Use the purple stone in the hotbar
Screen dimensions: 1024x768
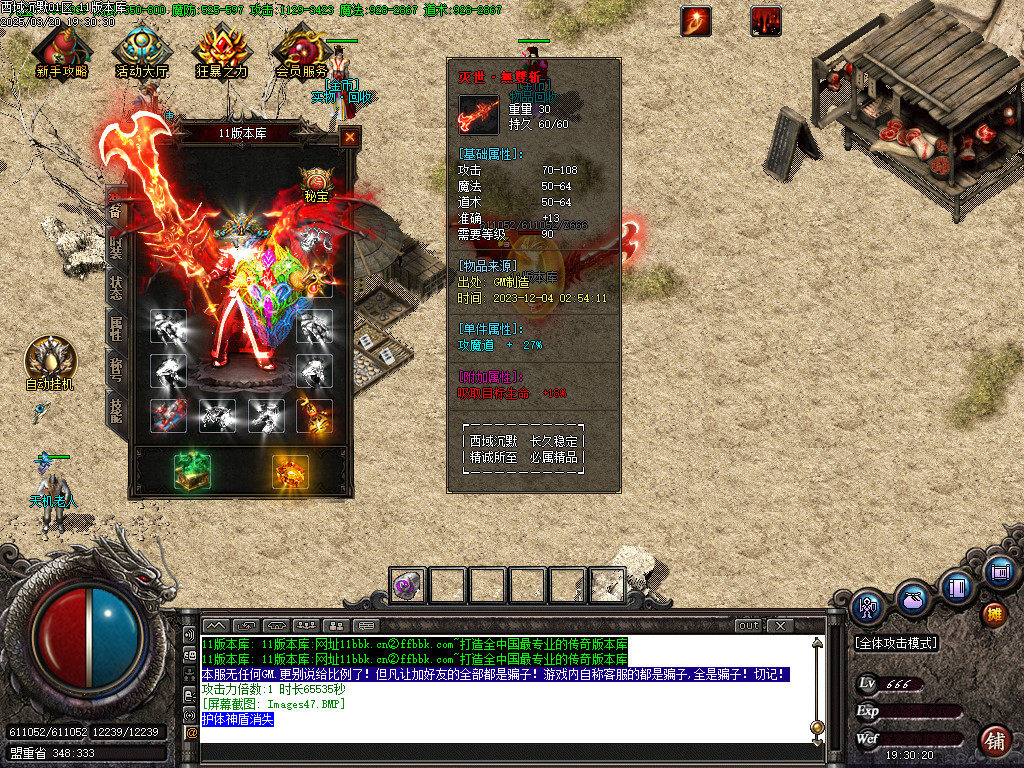tap(408, 585)
